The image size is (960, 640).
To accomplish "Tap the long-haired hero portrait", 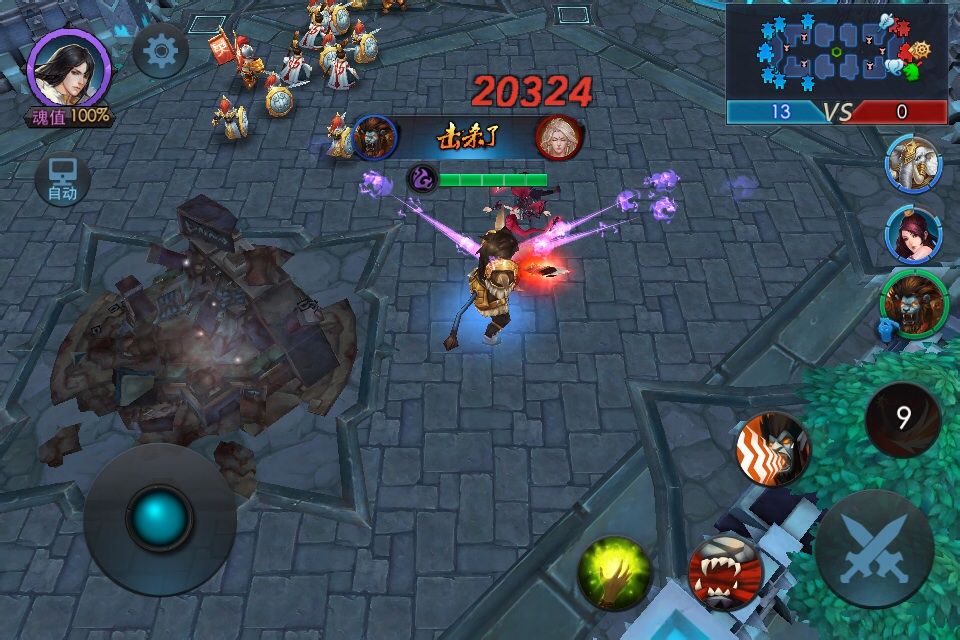I will pyautogui.click(x=68, y=66).
